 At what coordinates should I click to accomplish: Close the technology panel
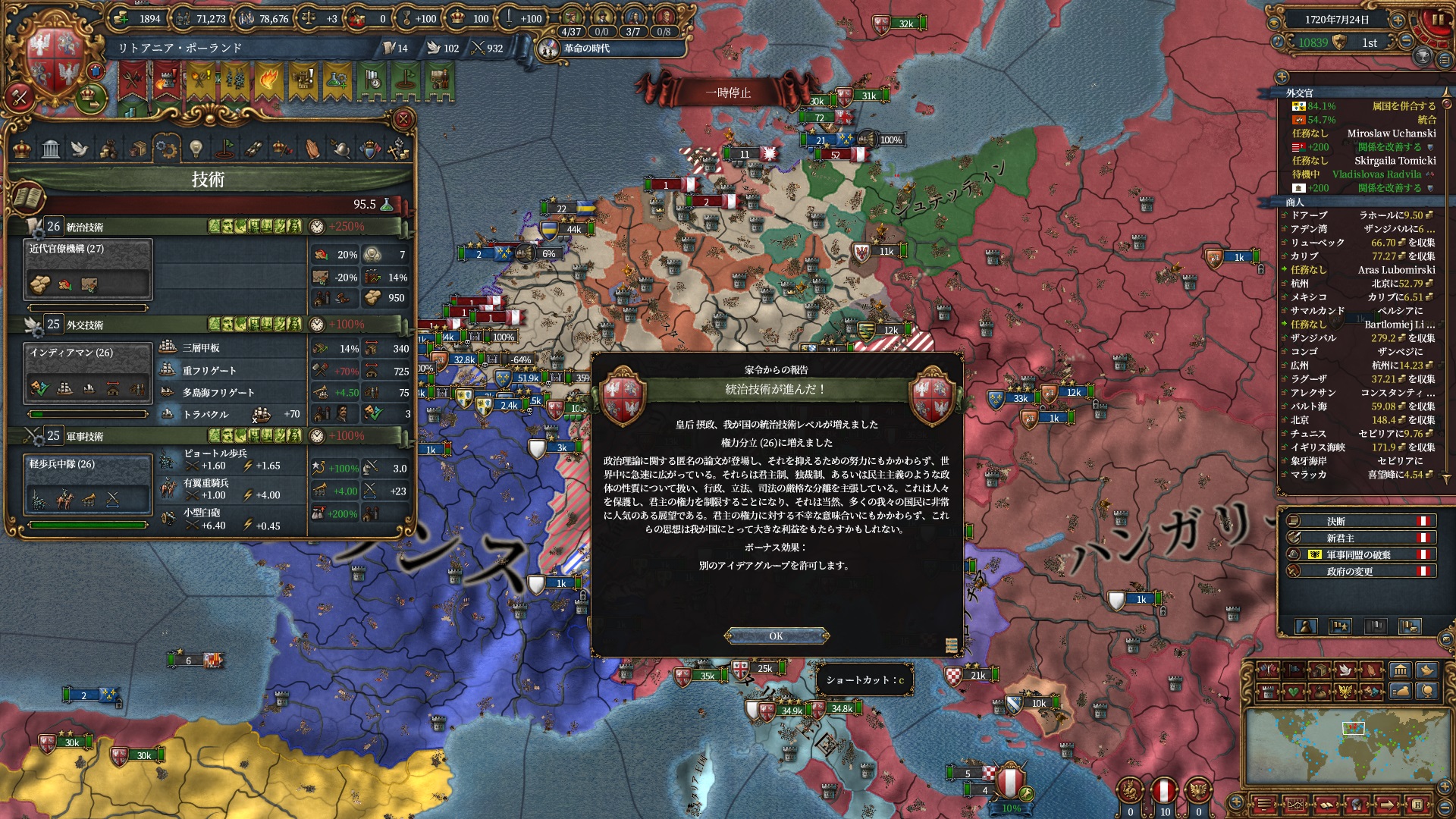click(403, 119)
